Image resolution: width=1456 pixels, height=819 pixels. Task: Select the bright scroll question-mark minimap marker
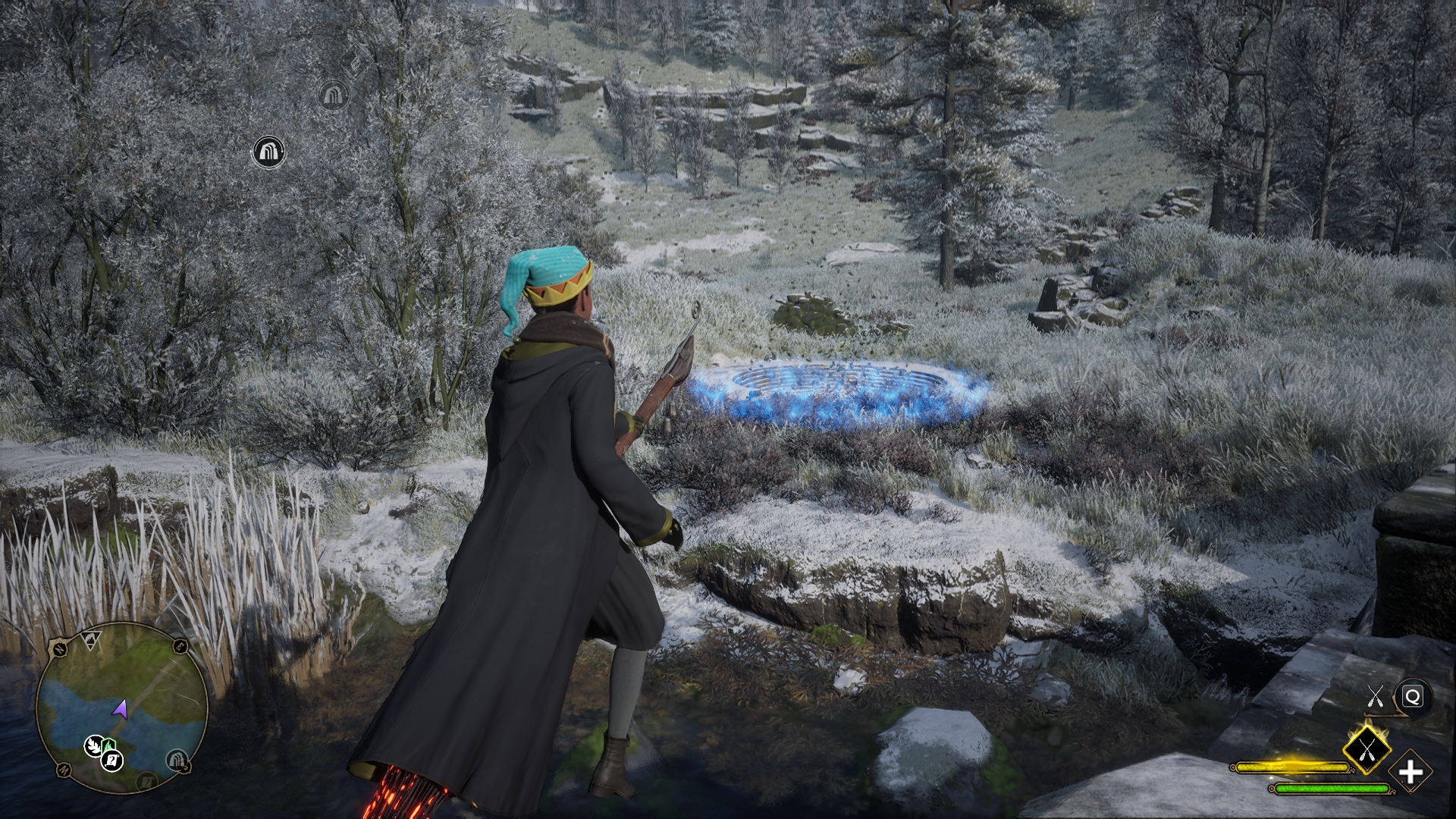click(x=112, y=758)
